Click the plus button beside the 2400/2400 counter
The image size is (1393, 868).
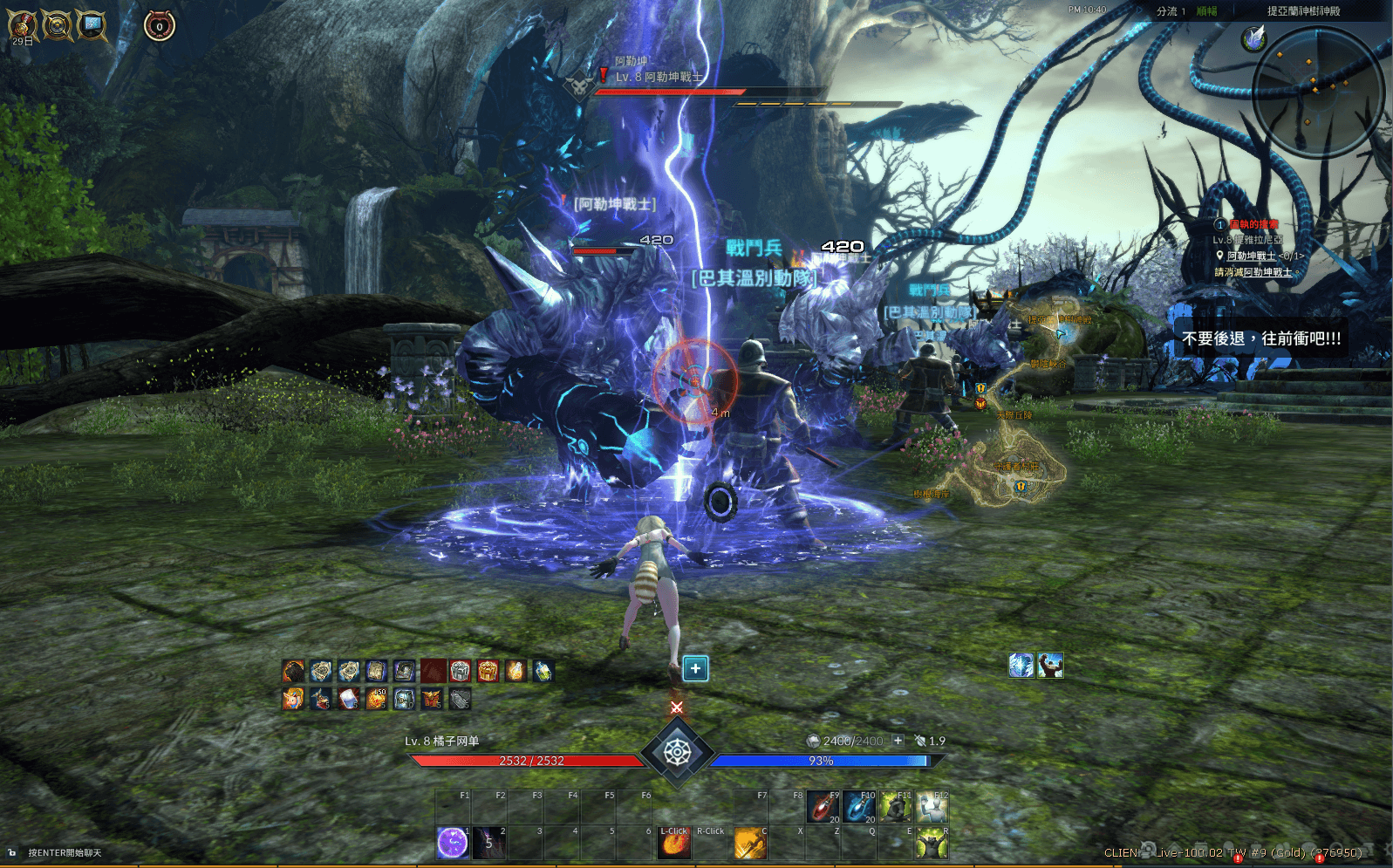point(898,741)
